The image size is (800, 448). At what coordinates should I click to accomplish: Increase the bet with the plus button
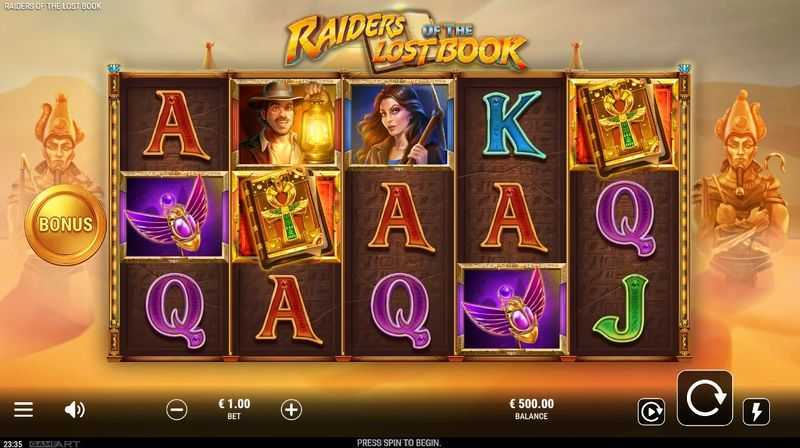pos(291,409)
